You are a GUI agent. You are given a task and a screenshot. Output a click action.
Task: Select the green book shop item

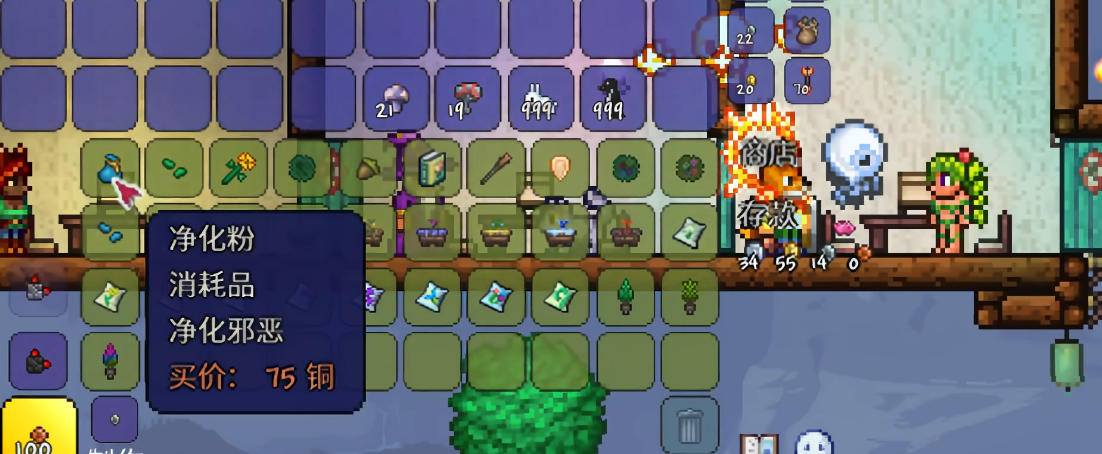432,169
